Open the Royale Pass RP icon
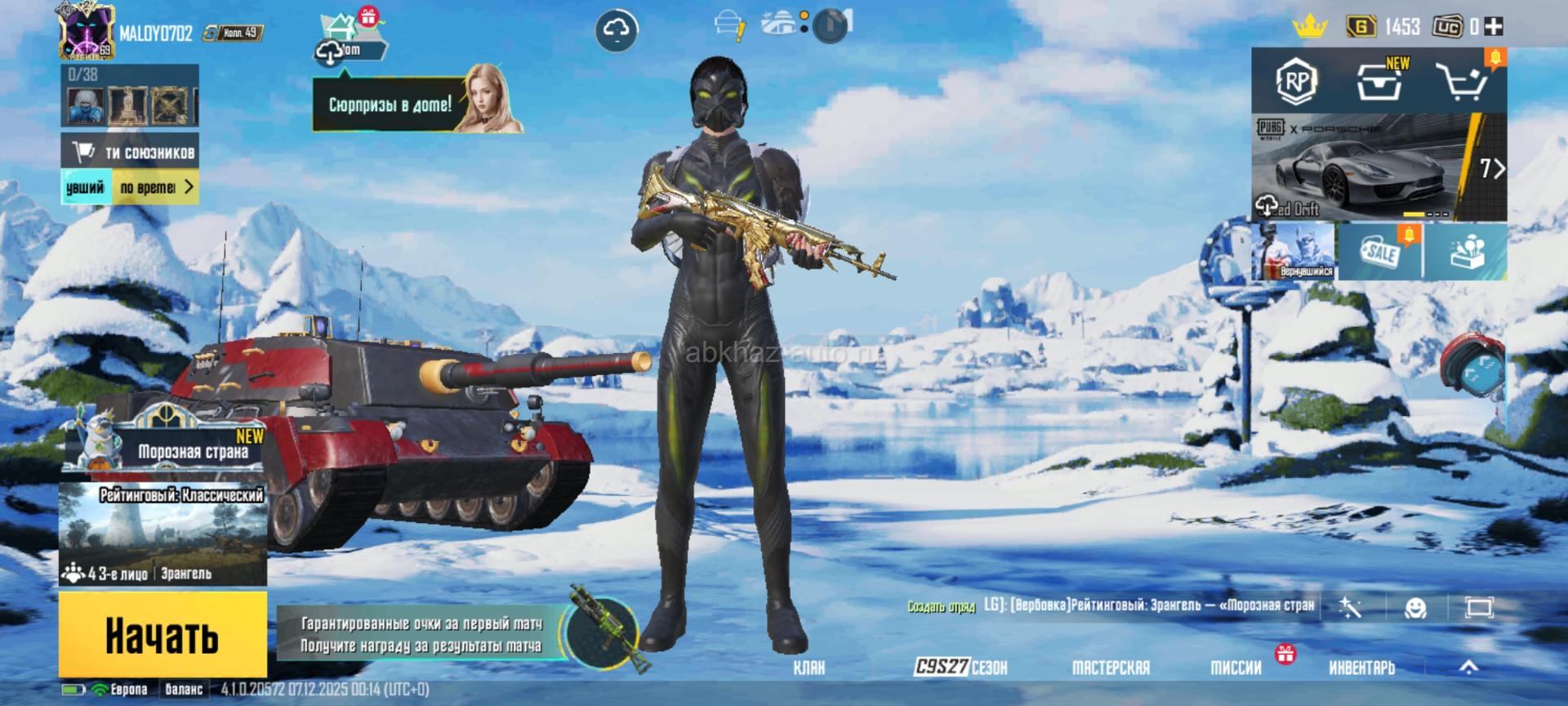 click(1296, 81)
